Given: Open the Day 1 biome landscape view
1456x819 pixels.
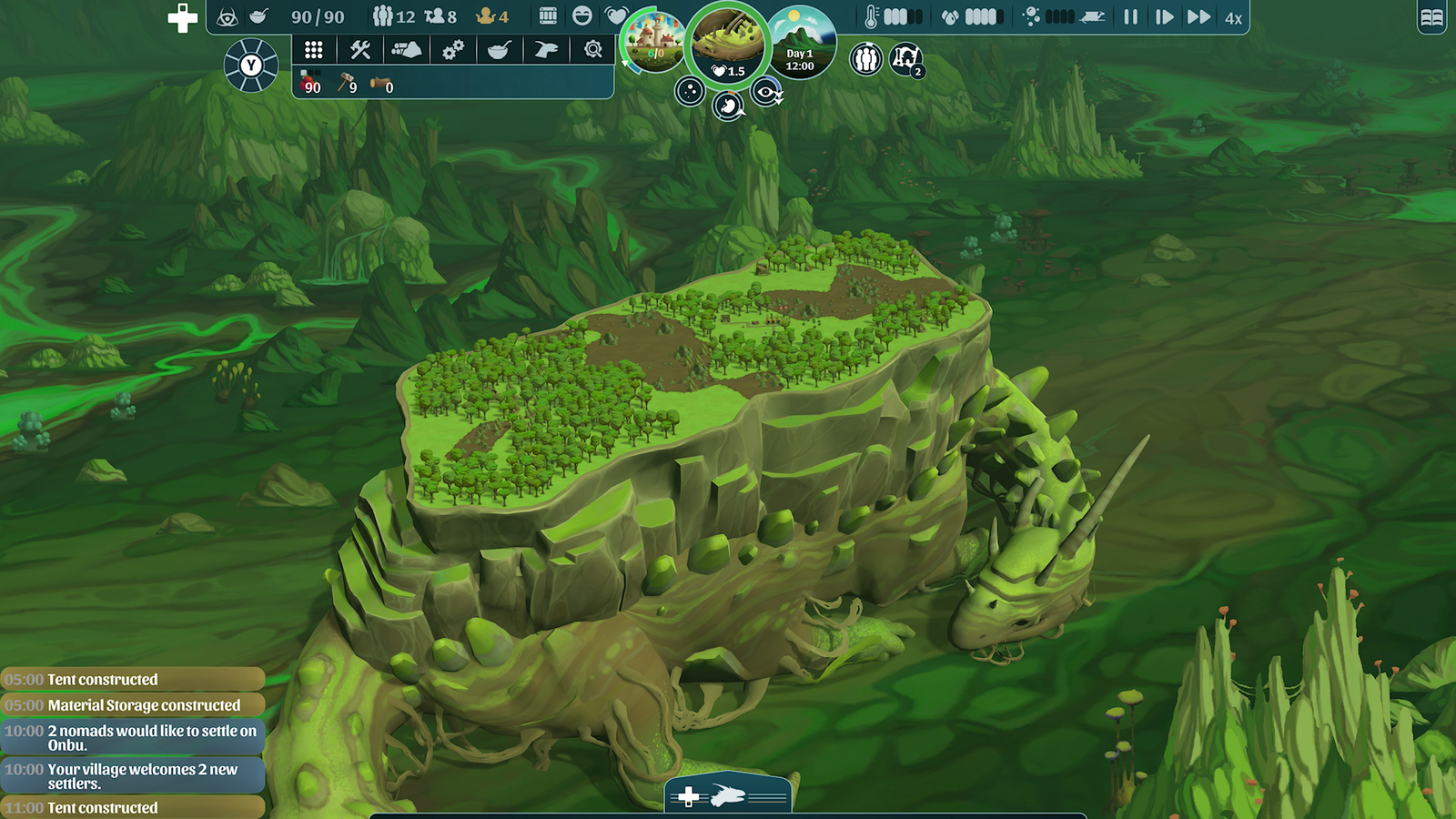Looking at the screenshot, I should pos(801,43).
